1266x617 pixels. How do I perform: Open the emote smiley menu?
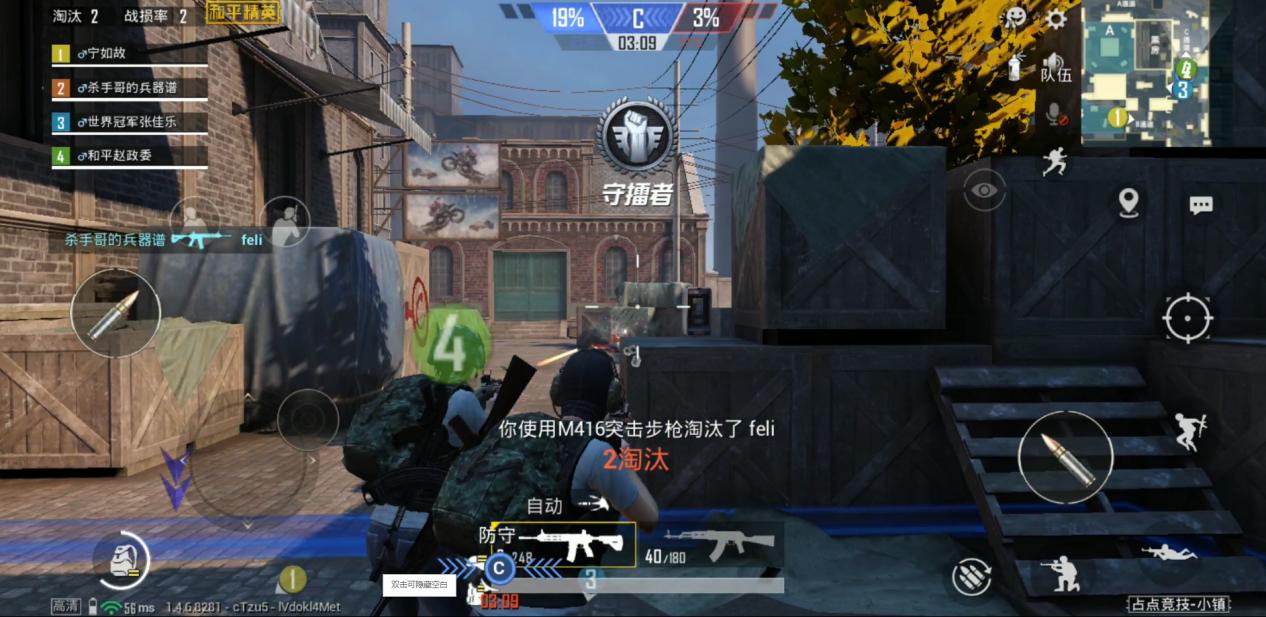[1016, 18]
